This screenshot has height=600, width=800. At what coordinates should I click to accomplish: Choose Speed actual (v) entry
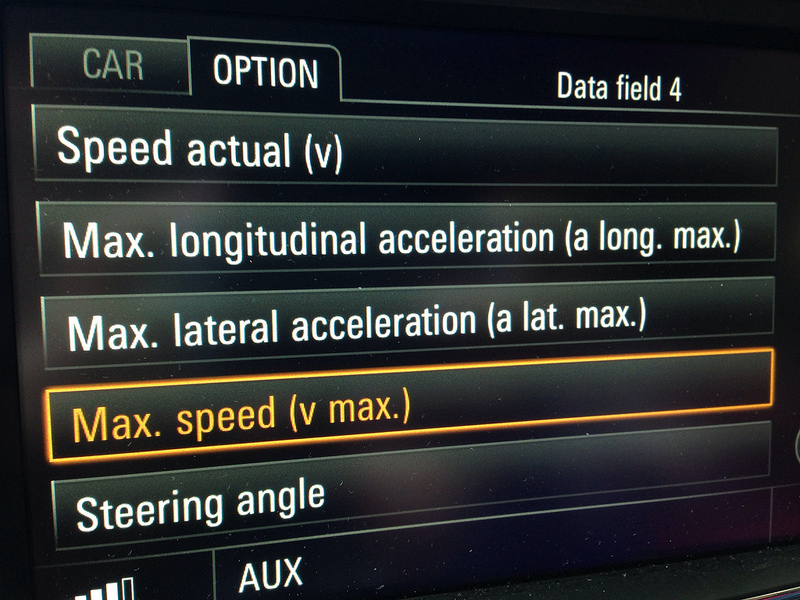405,150
